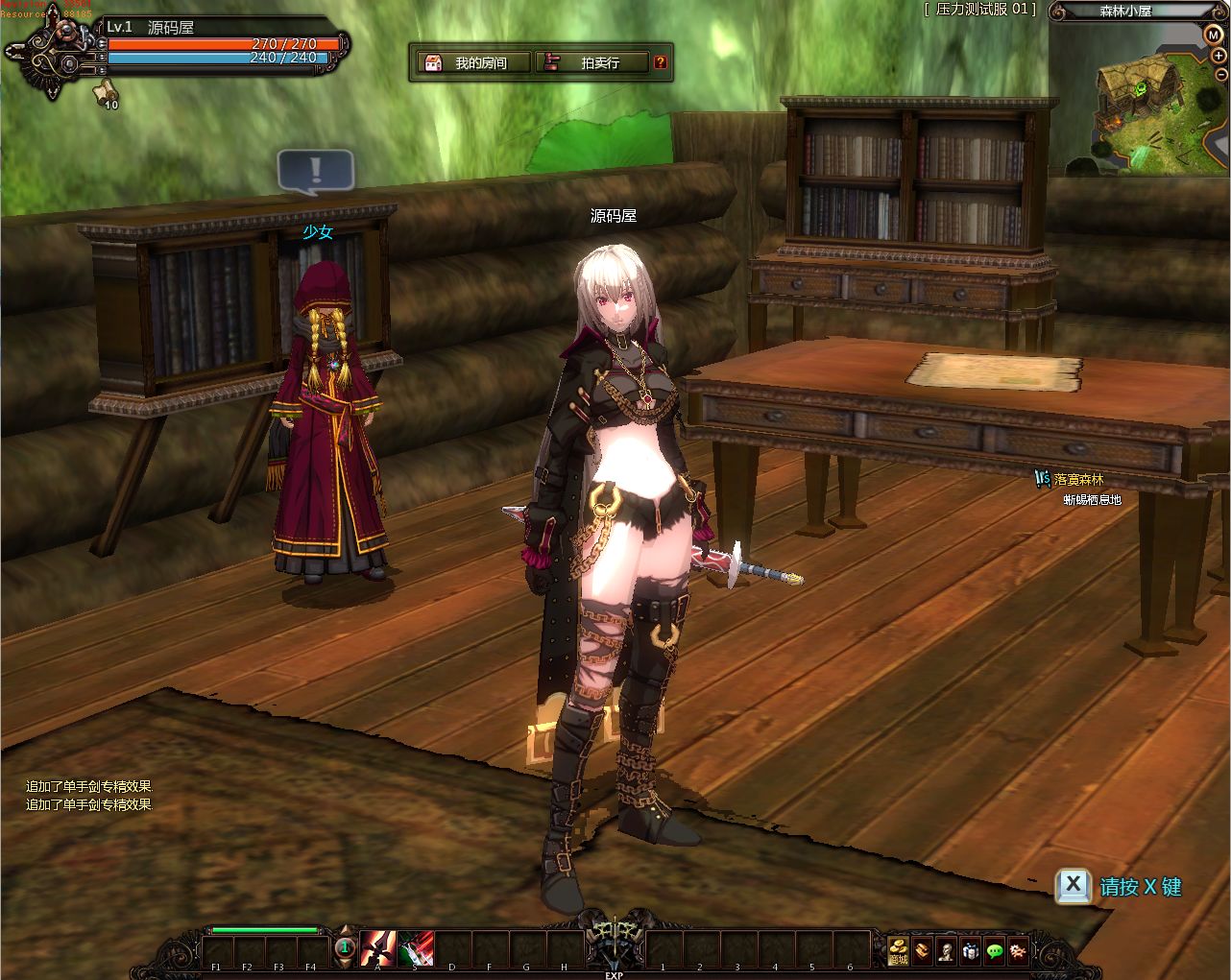The width and height of the screenshot is (1231, 980).
Task: Use the red blade skill in slot S
Action: click(x=416, y=948)
